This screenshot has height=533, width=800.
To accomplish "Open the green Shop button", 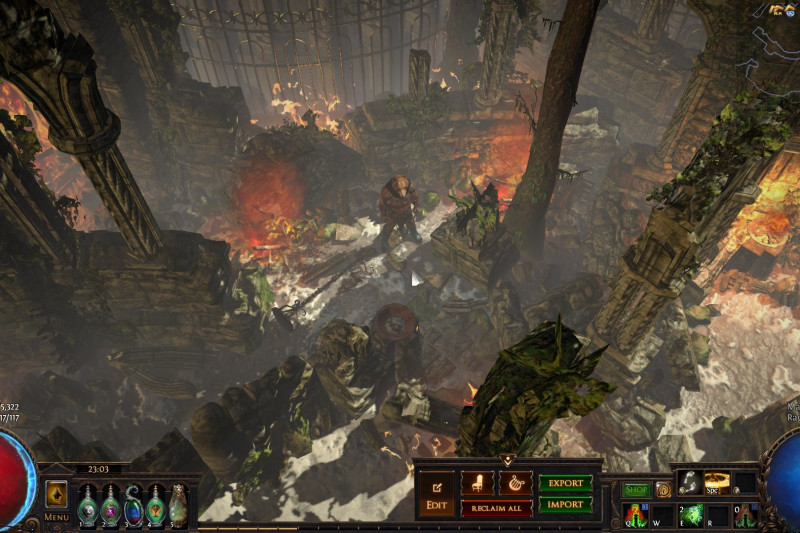I will click(x=636, y=490).
